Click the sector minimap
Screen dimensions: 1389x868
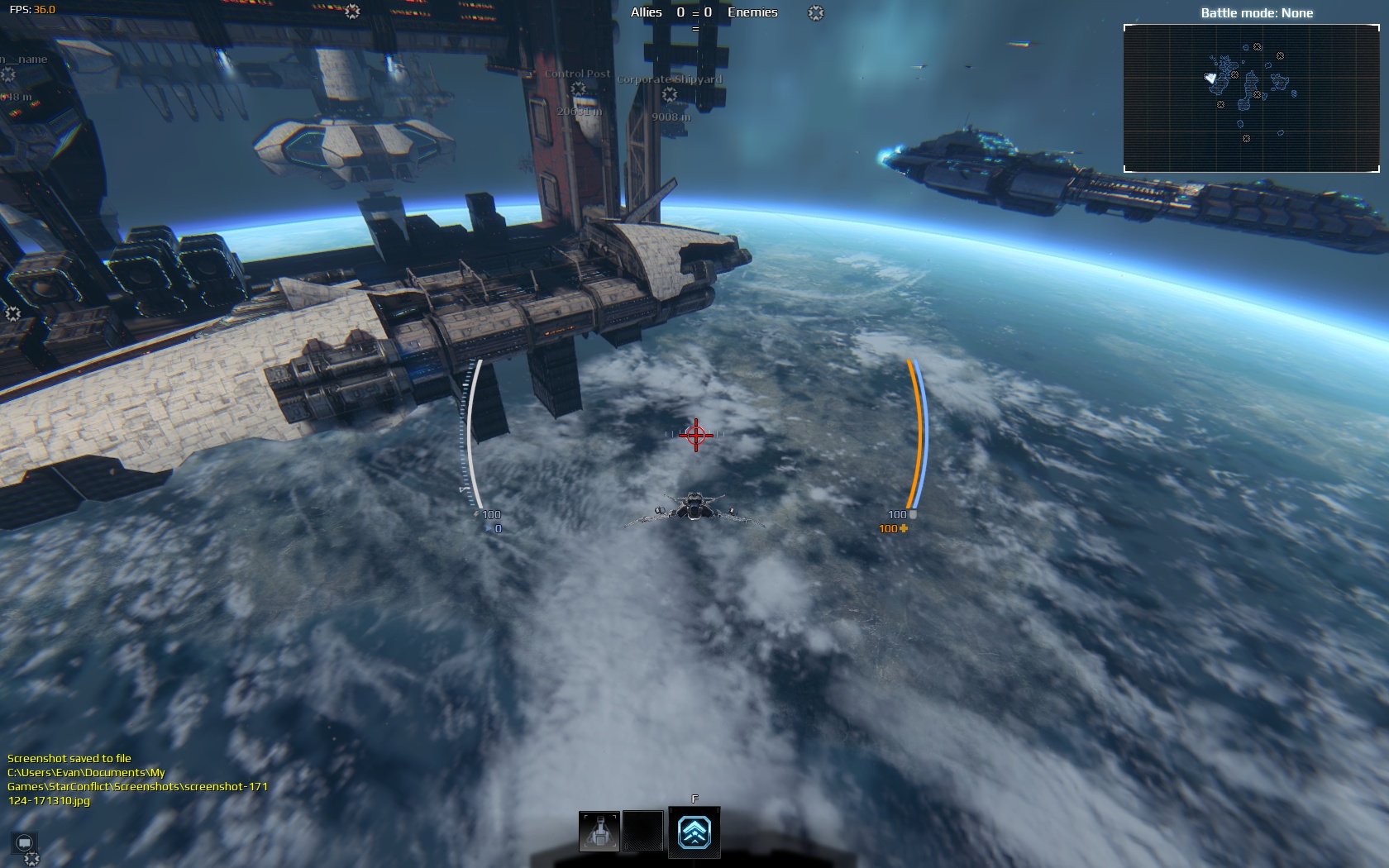(1251, 98)
